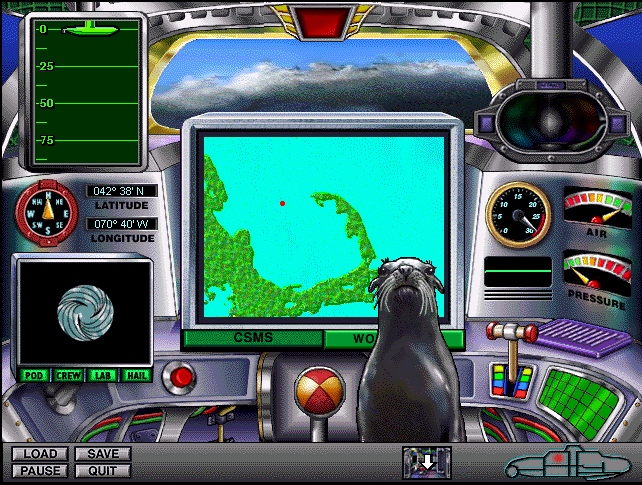Image resolution: width=642 pixels, height=485 pixels.
Task: Click the compass rose dial
Action: [46, 212]
